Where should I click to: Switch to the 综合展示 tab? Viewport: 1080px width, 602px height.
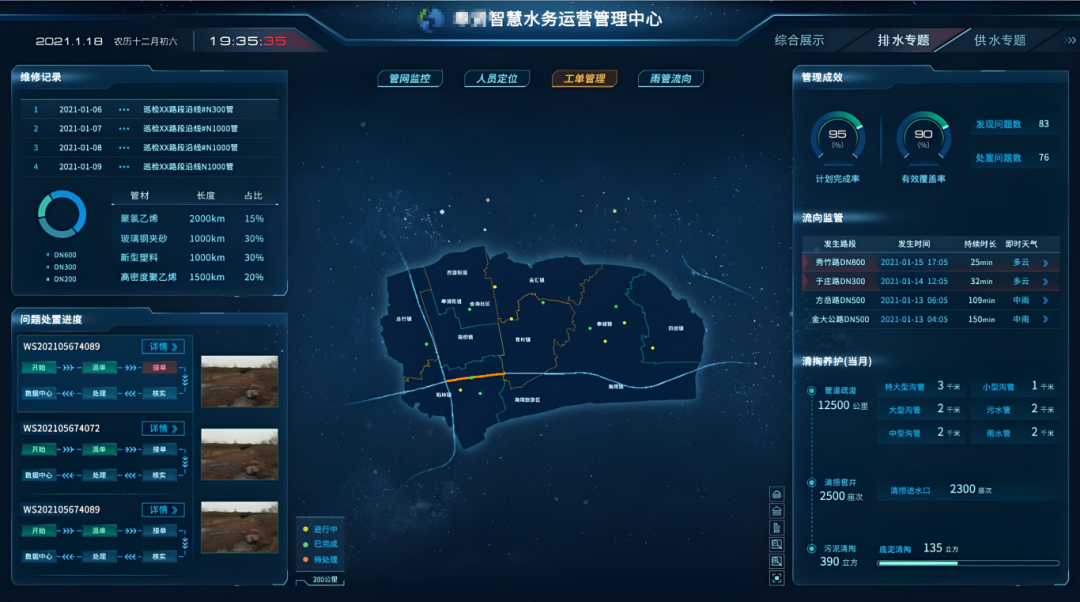point(799,40)
